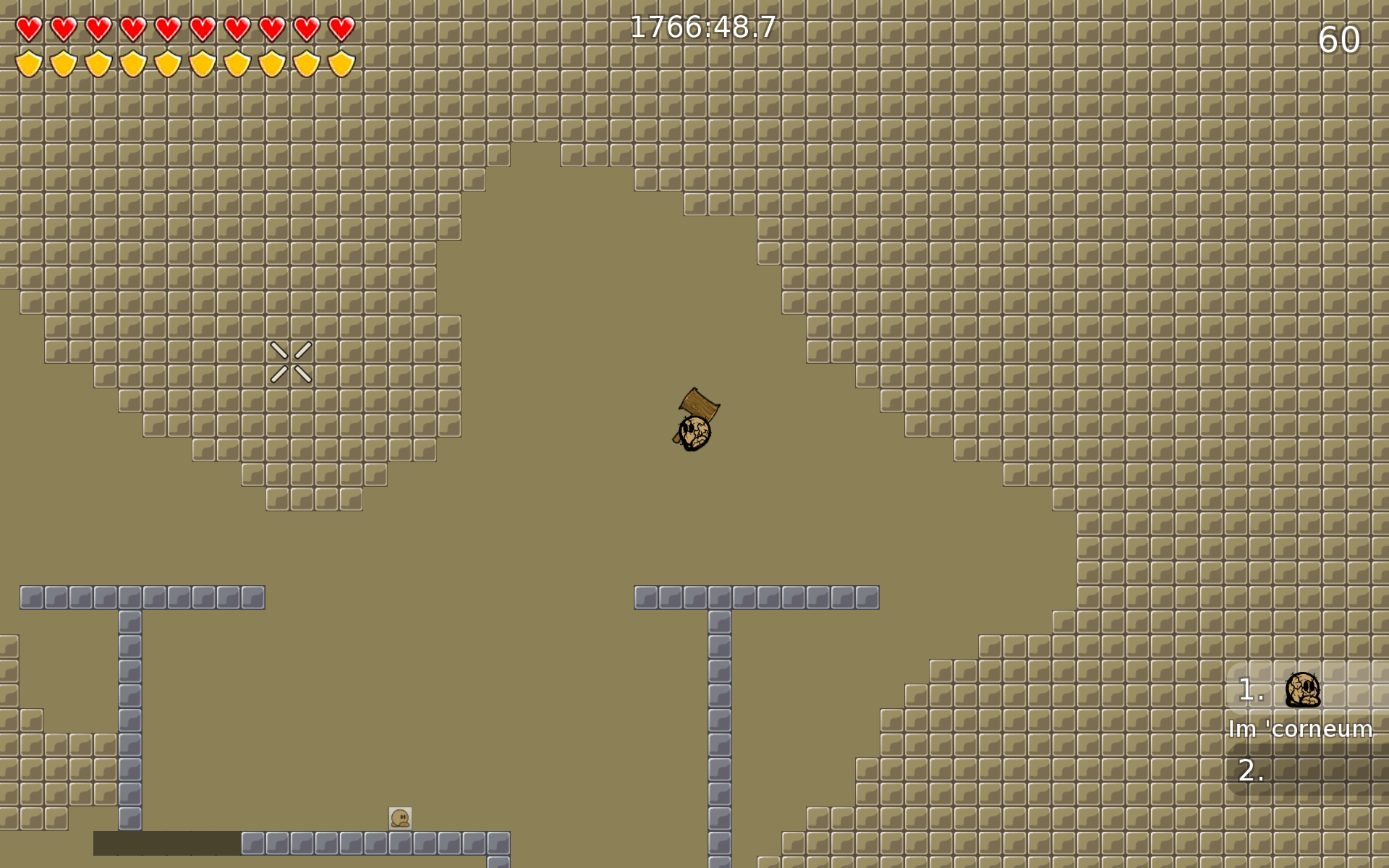Click the rightmost shield in the armor row
Screen dimensions: 1389x868
[x=340, y=62]
